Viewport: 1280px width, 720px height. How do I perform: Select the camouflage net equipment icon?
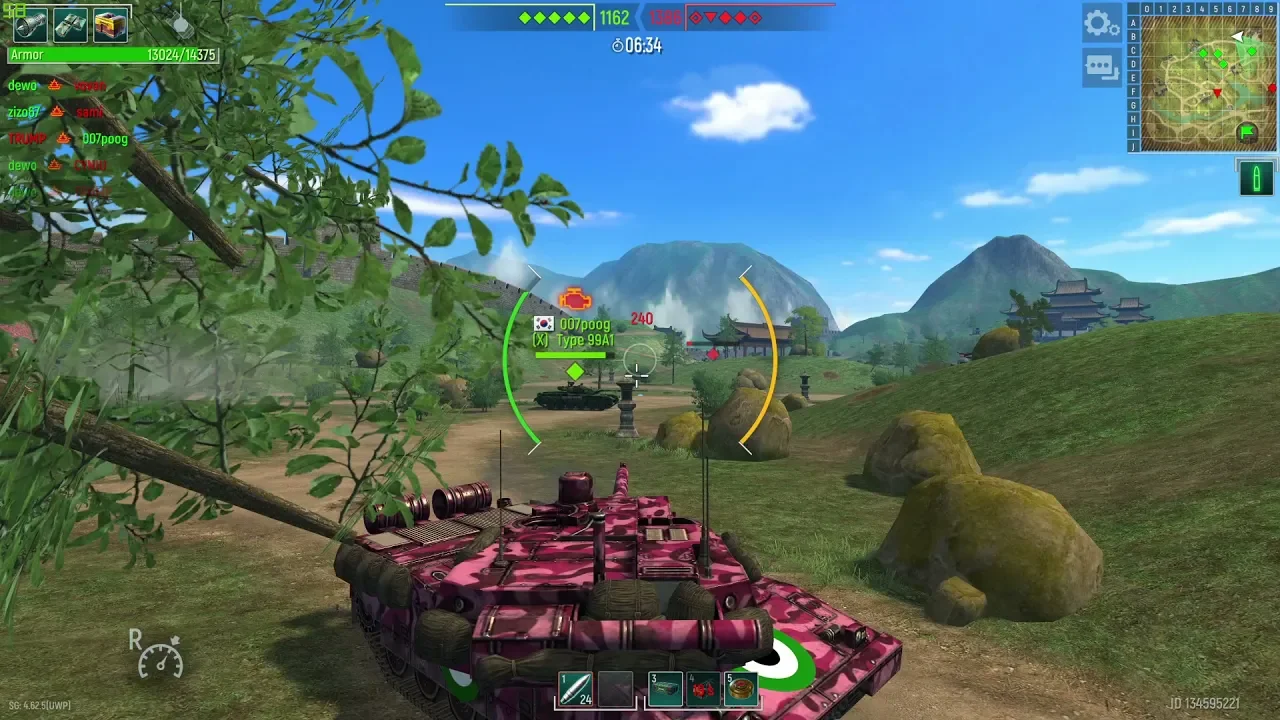(x=70, y=25)
